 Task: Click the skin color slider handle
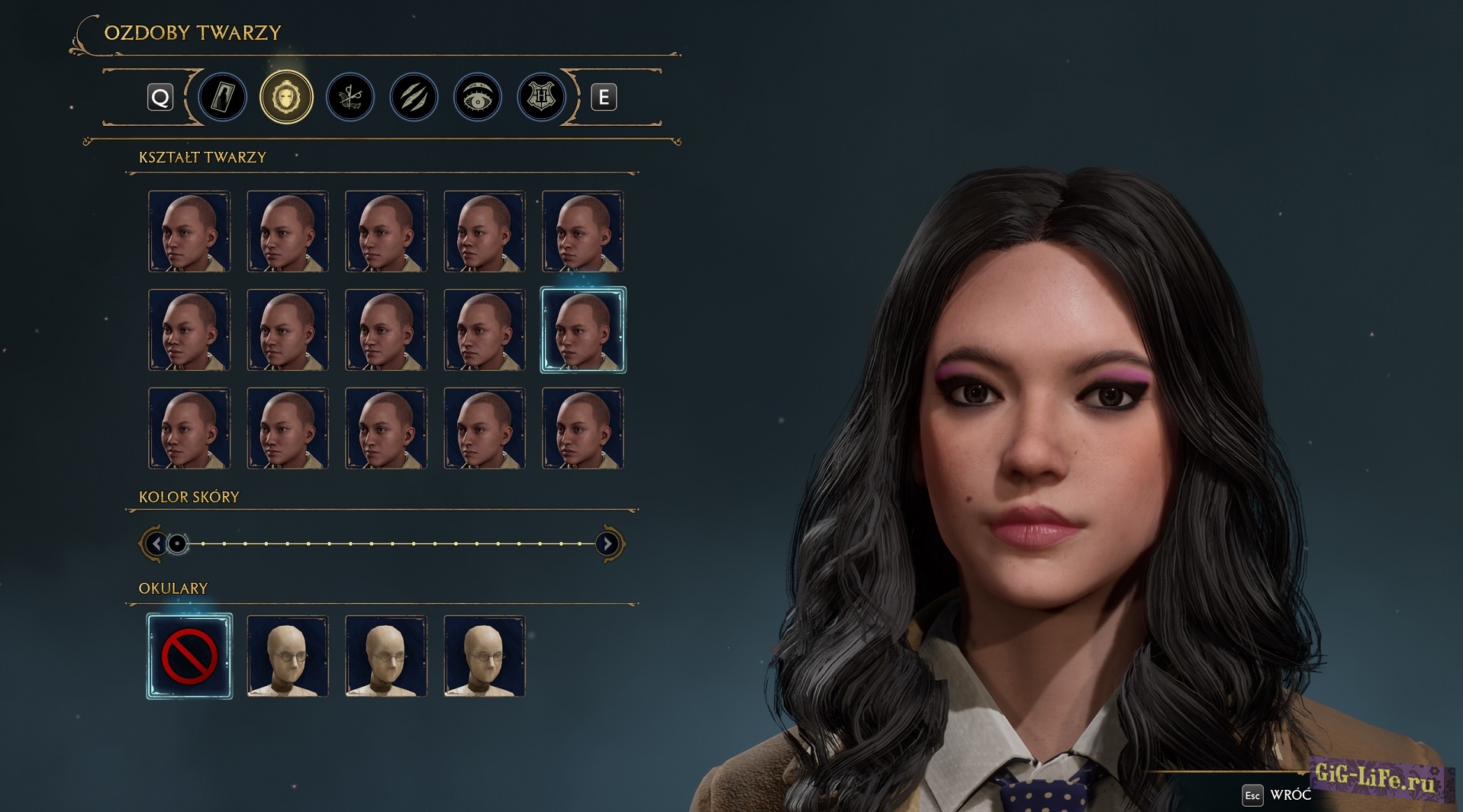tap(177, 543)
